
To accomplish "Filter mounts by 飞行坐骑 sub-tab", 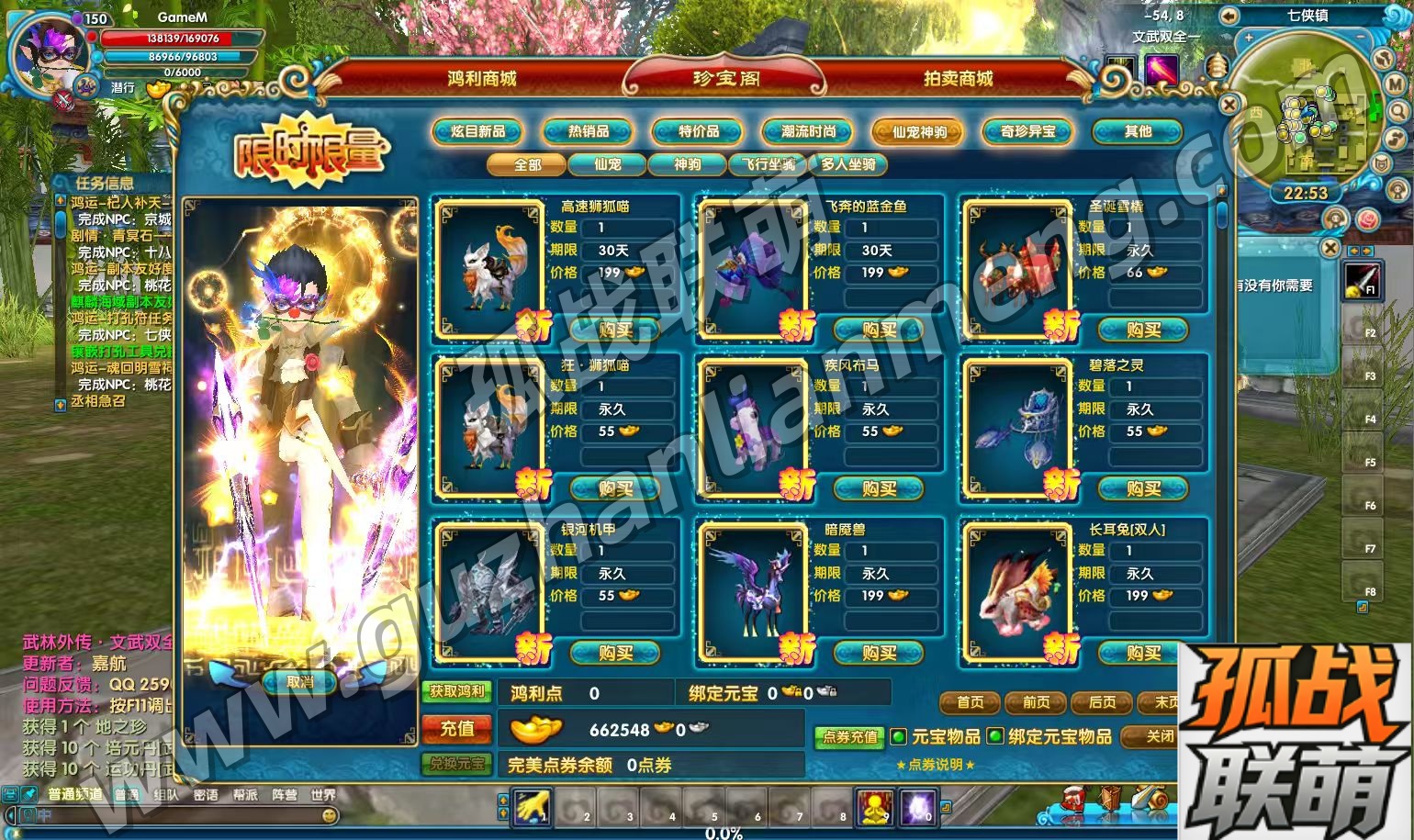I will pyautogui.click(x=768, y=165).
